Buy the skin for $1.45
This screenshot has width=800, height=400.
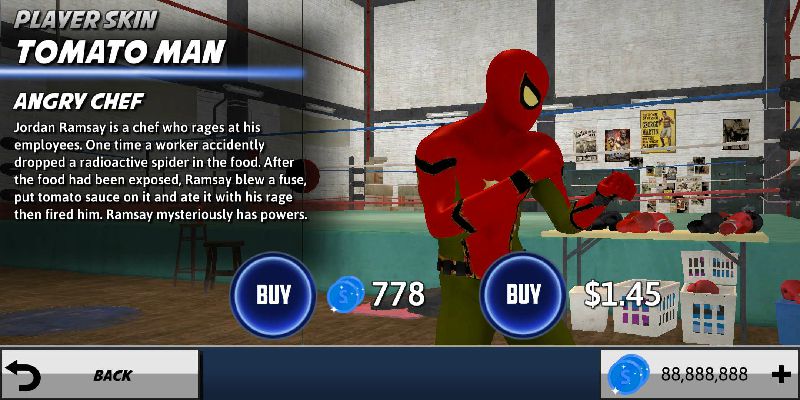pos(523,295)
